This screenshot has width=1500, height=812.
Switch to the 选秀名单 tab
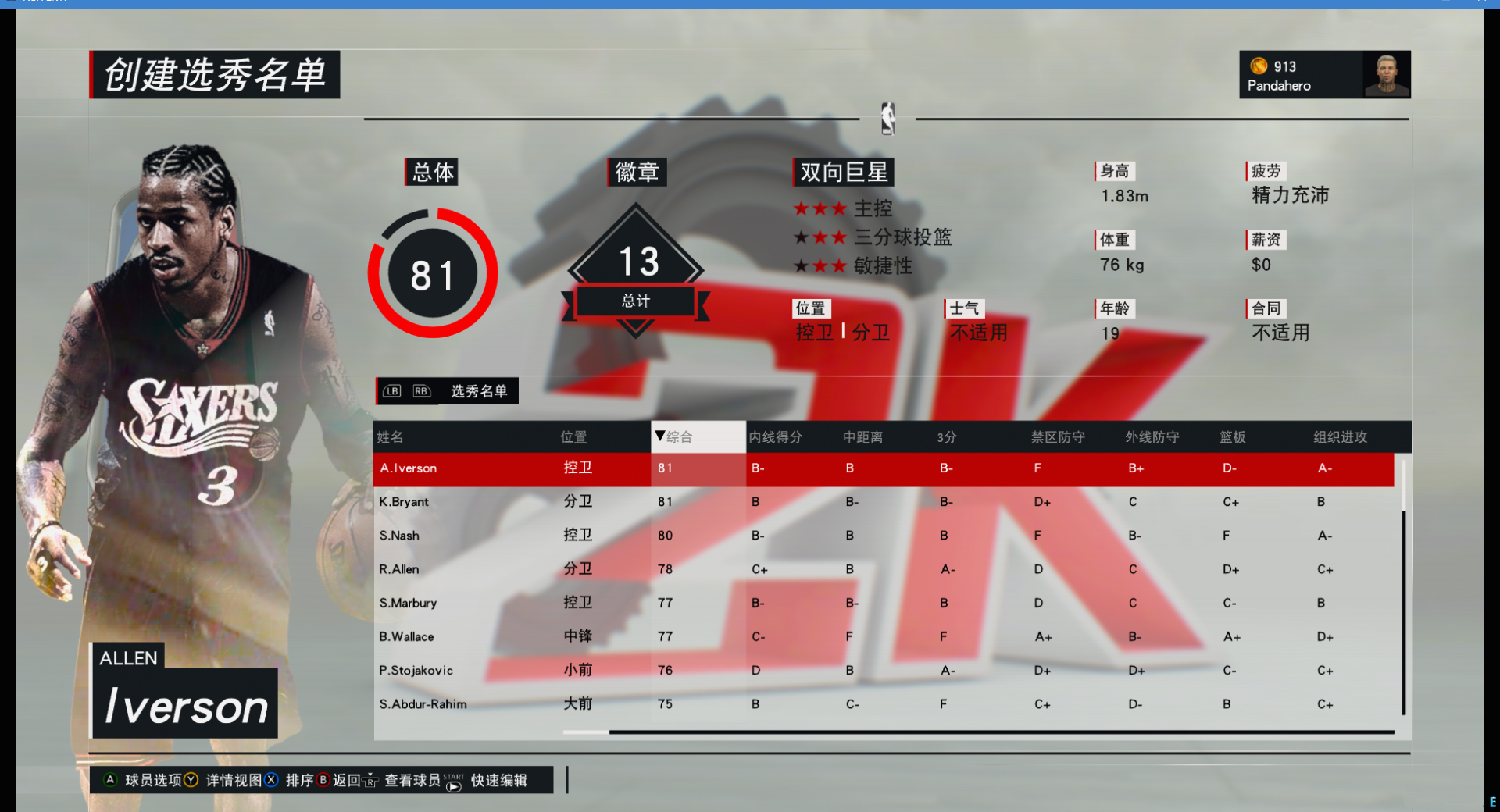pos(479,390)
